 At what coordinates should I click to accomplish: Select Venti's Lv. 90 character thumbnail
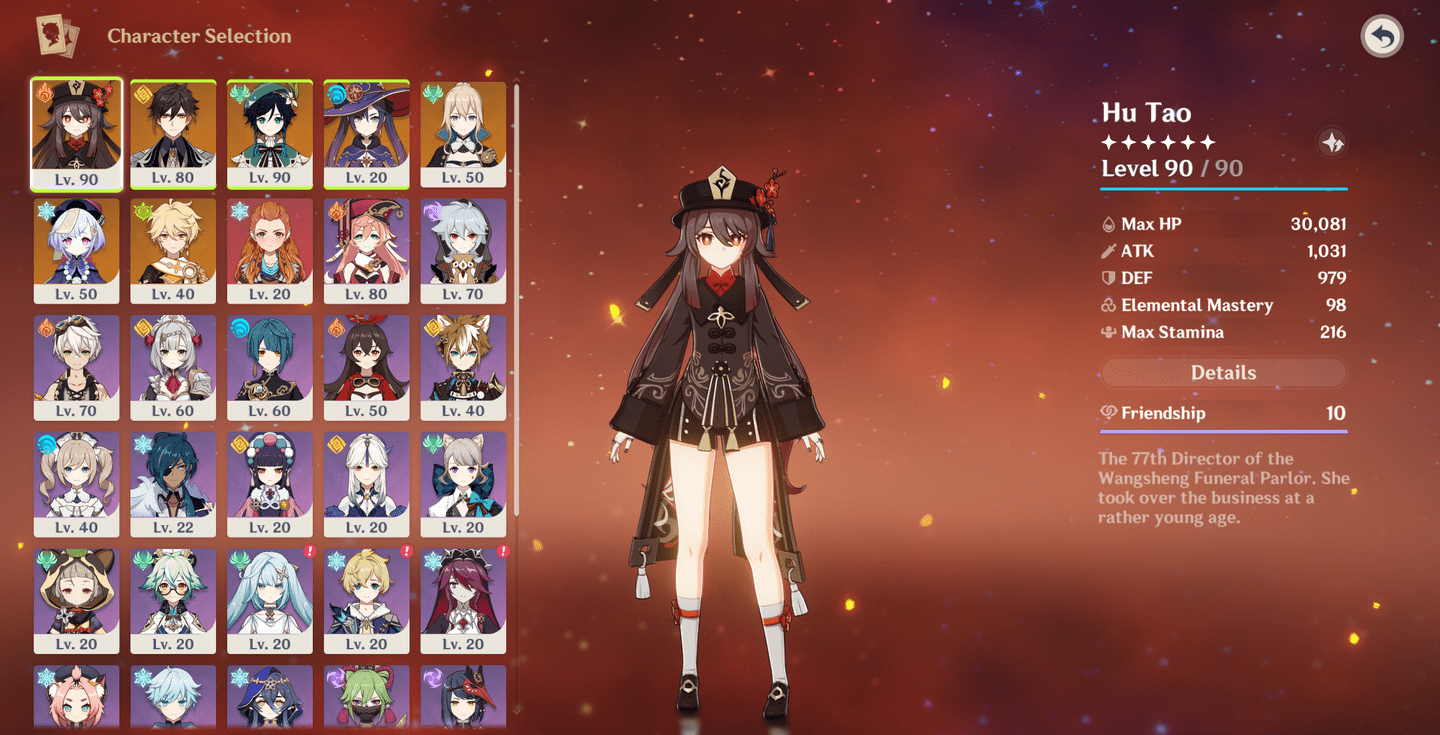(270, 133)
